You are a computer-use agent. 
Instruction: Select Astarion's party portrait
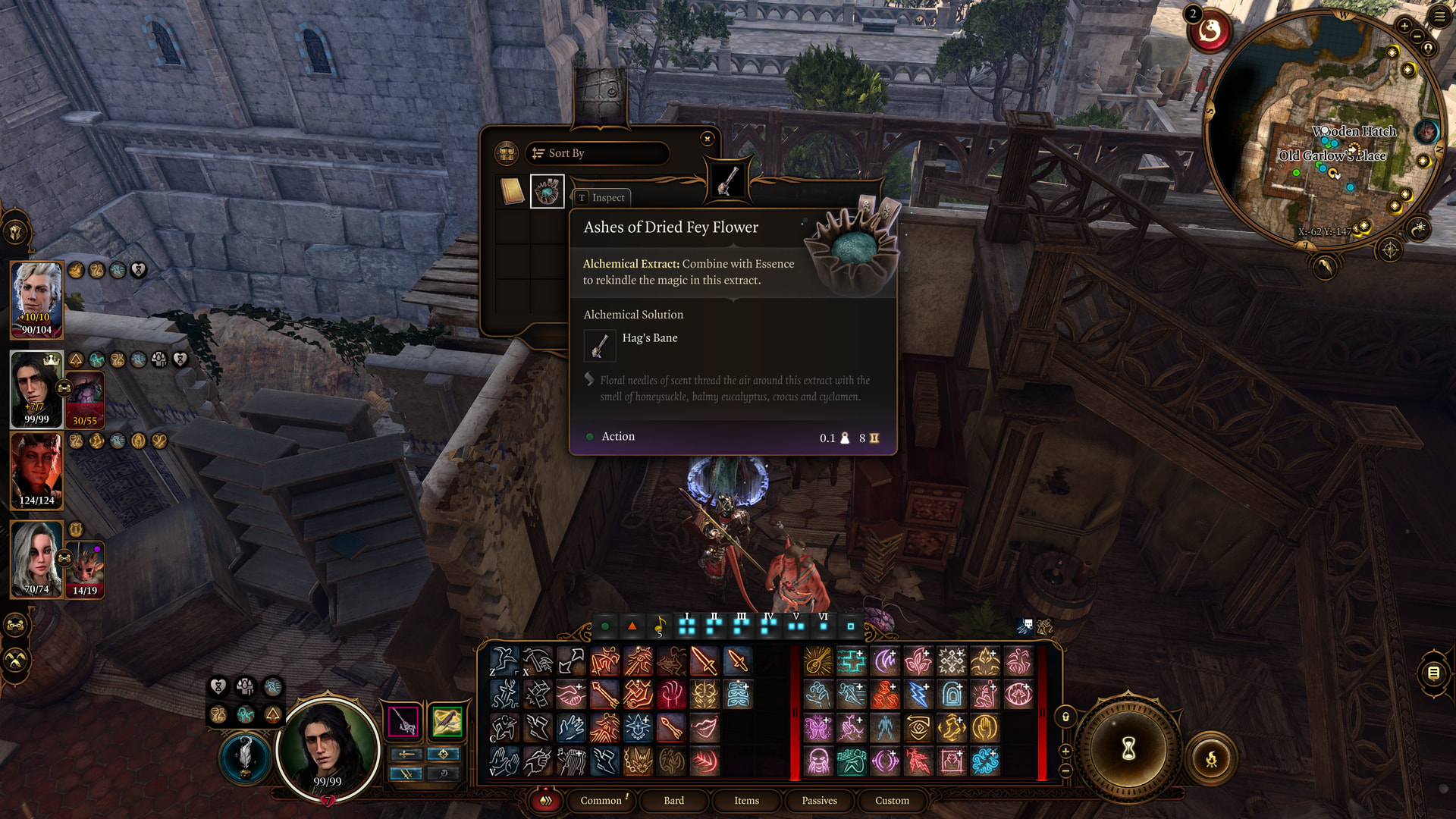[36, 299]
